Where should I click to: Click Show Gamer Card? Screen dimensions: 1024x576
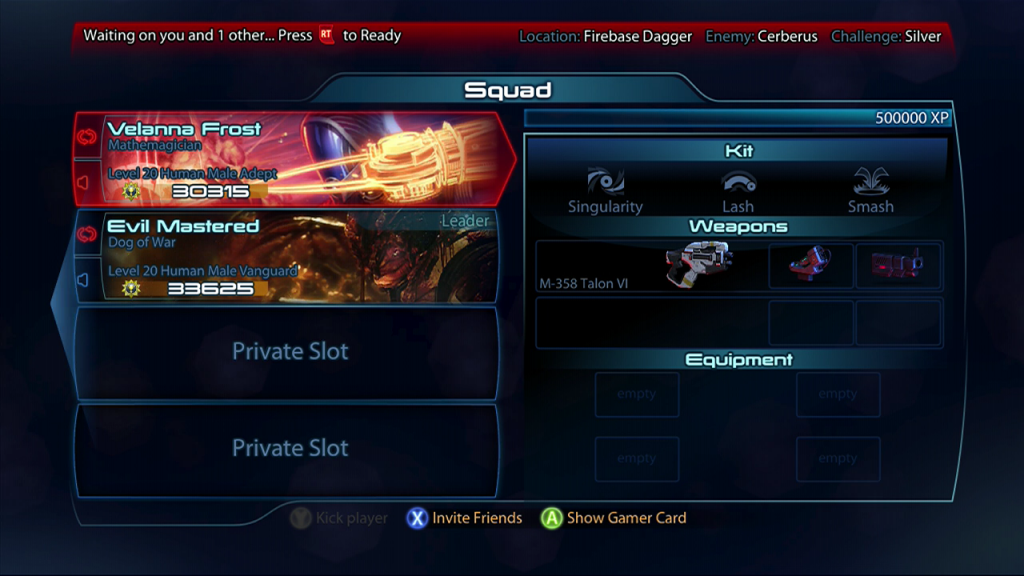pyautogui.click(x=614, y=518)
